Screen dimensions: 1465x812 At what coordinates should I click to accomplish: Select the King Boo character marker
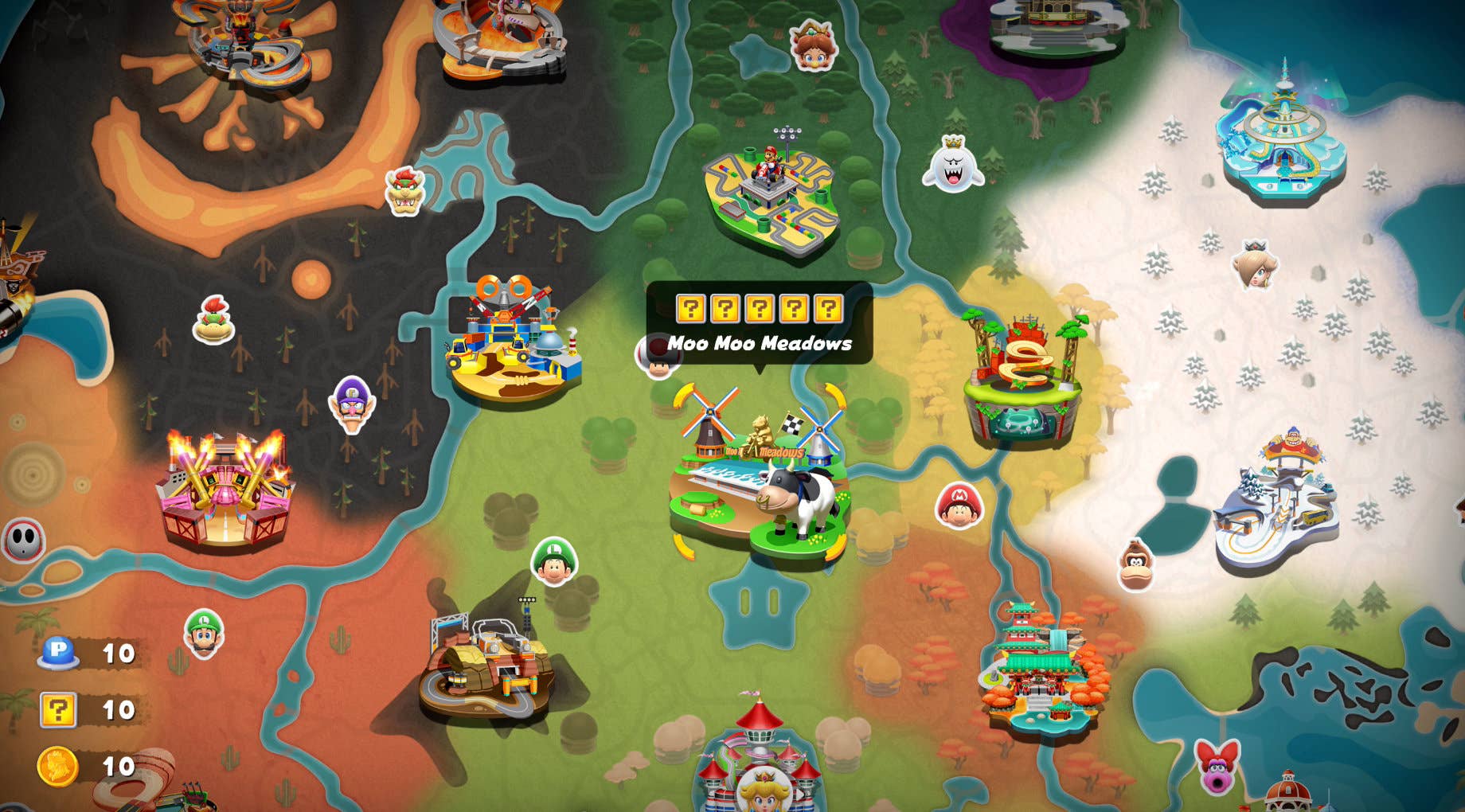(953, 165)
